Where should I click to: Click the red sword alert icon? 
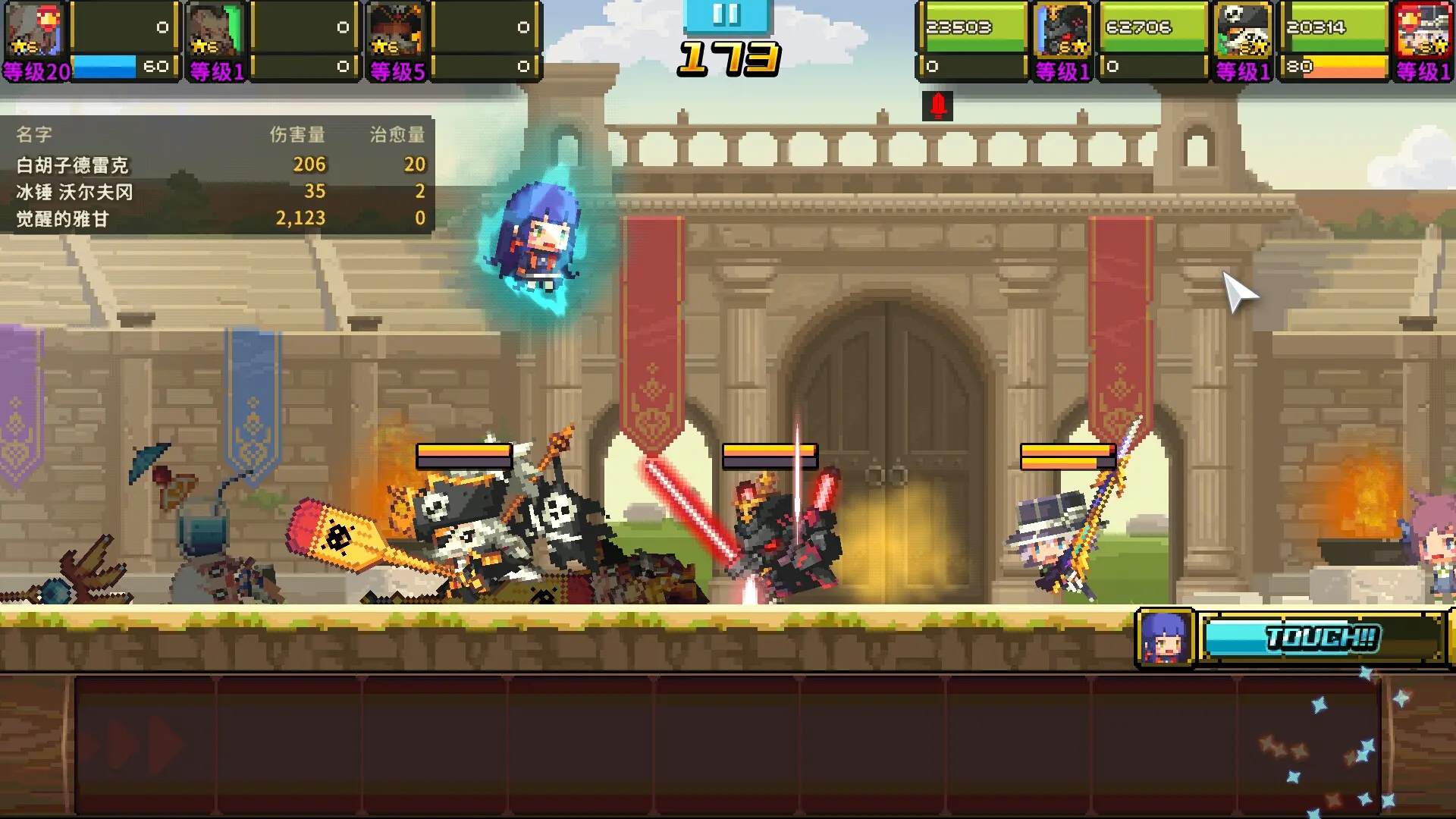click(938, 105)
